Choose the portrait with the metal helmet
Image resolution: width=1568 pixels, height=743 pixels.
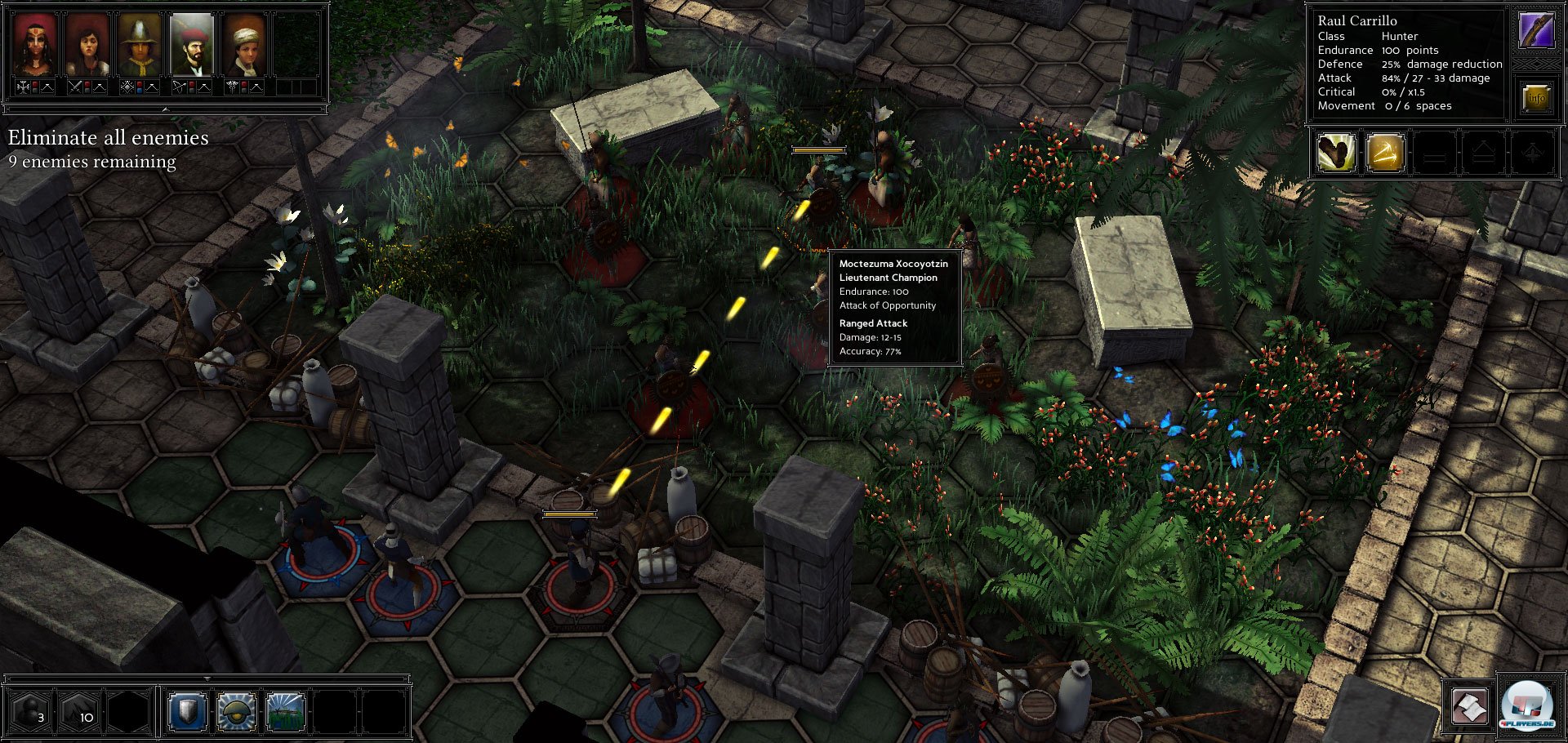(x=140, y=46)
